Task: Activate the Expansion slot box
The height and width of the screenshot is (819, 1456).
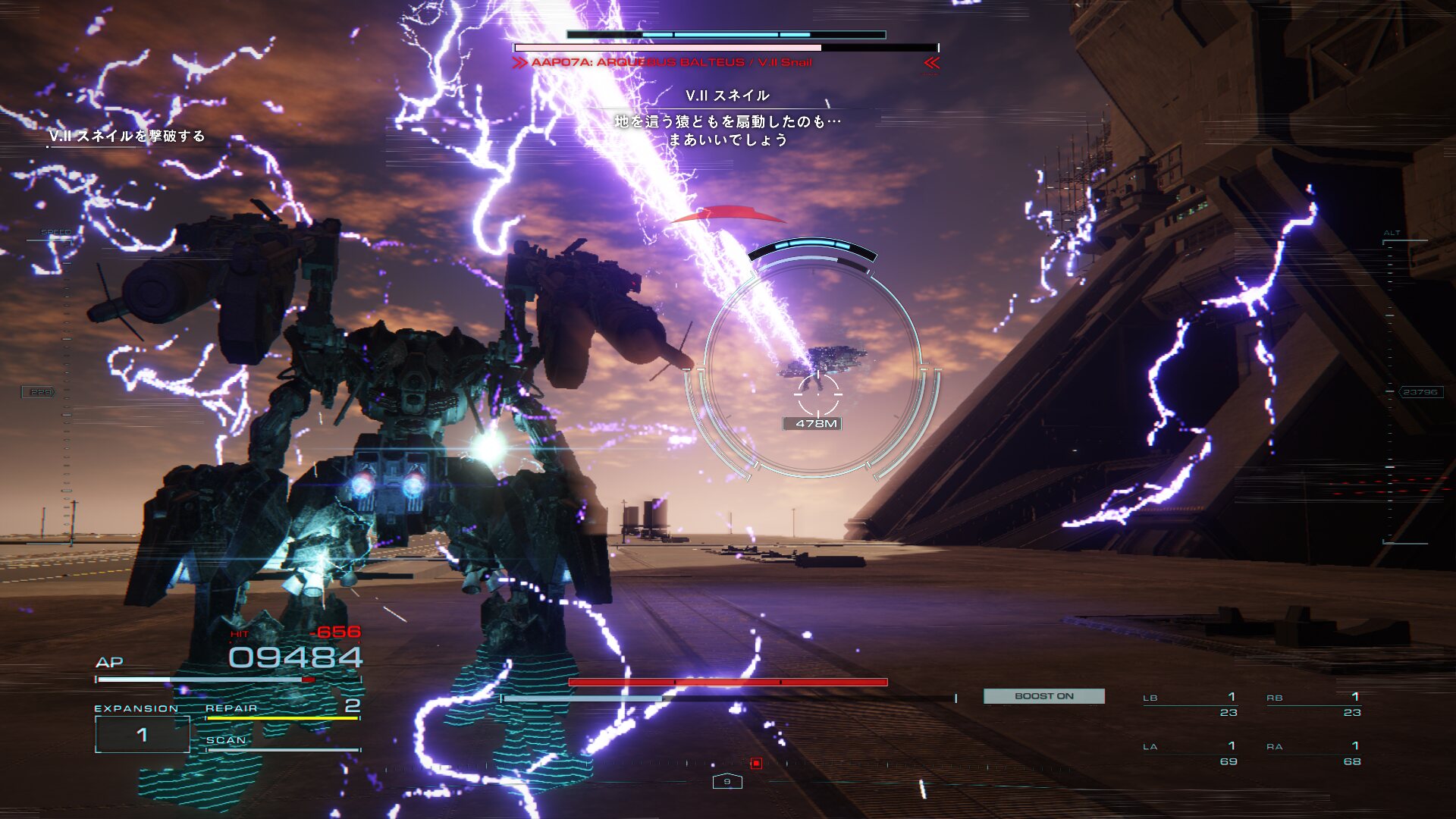Action: (142, 734)
